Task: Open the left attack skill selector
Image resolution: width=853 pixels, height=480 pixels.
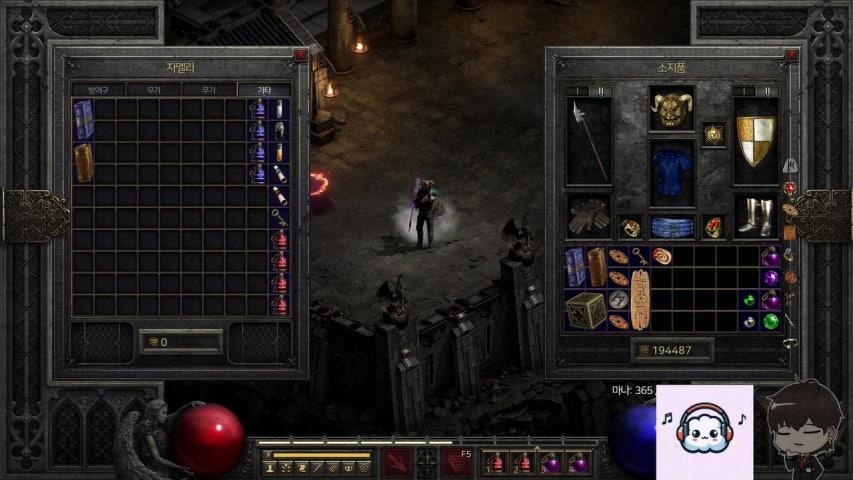Action: [x=397, y=462]
